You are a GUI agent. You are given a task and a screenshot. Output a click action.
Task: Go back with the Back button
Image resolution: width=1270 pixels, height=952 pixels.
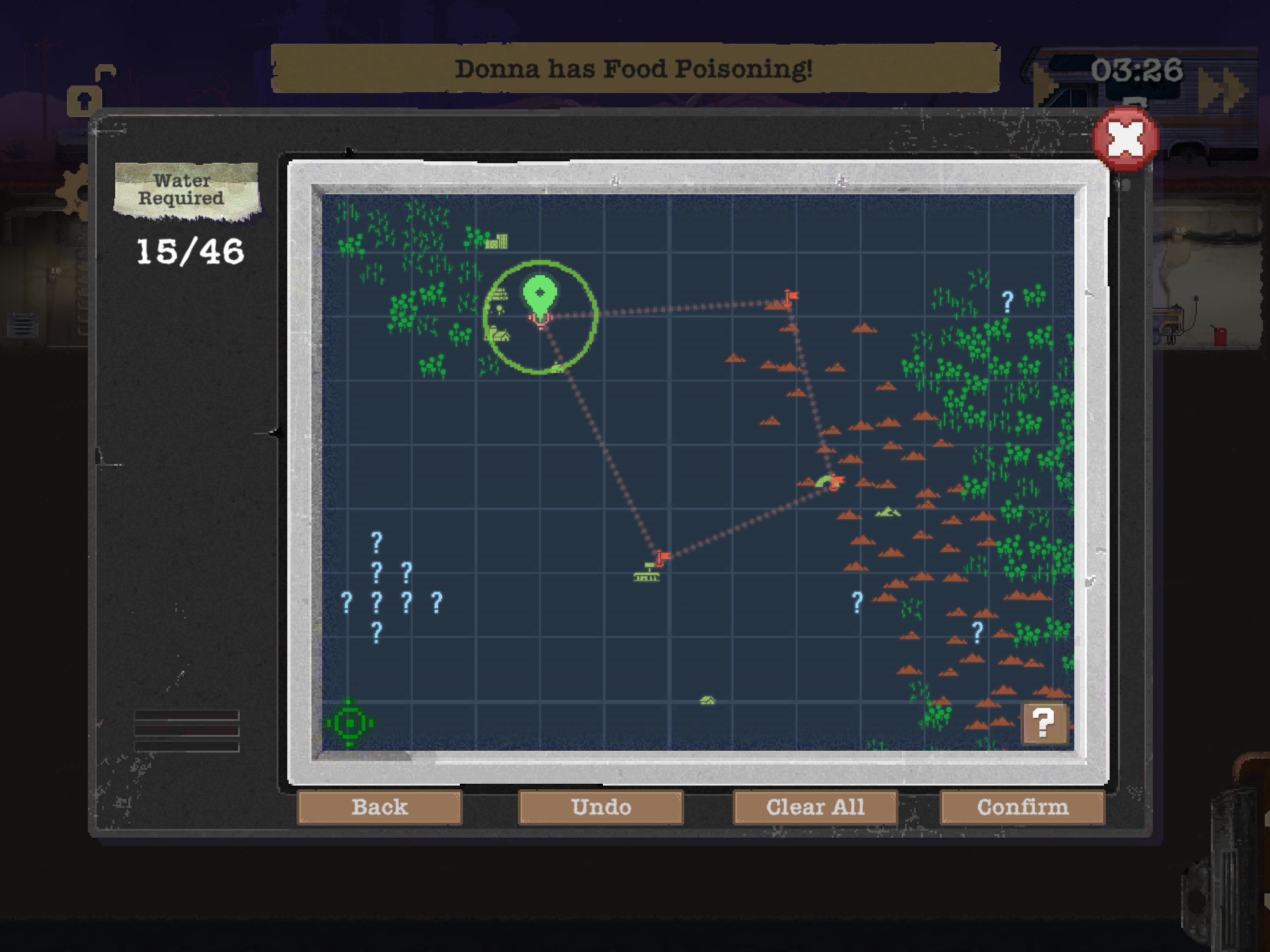pos(379,807)
